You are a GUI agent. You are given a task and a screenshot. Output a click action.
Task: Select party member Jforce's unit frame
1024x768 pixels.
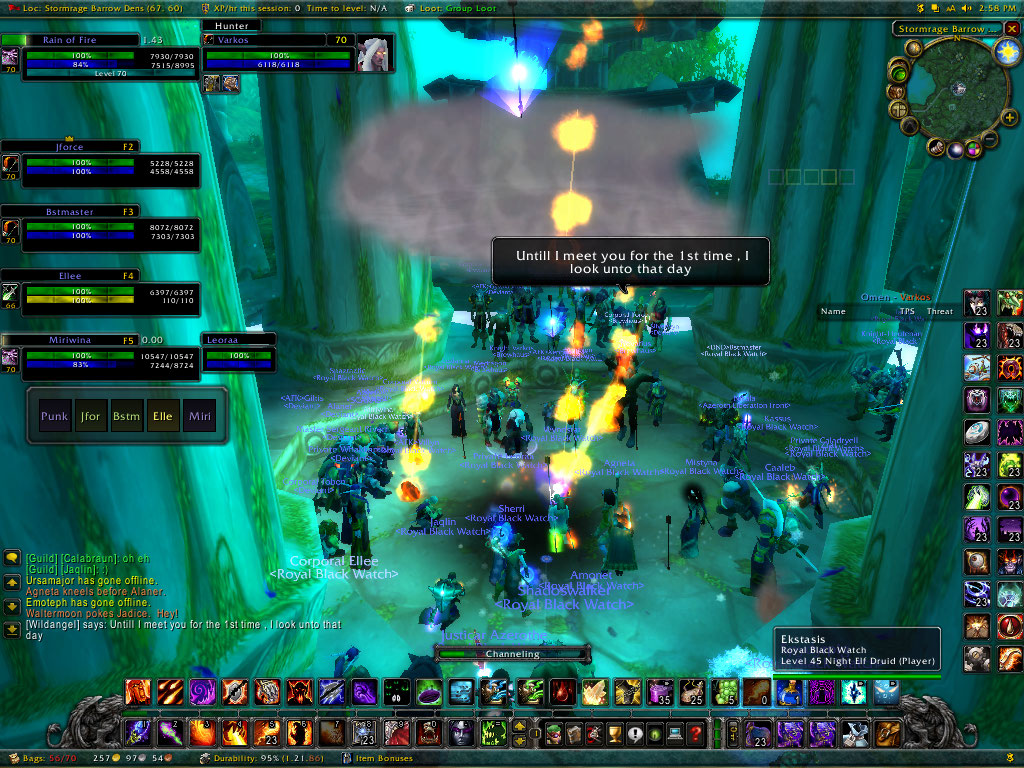pyautogui.click(x=100, y=166)
